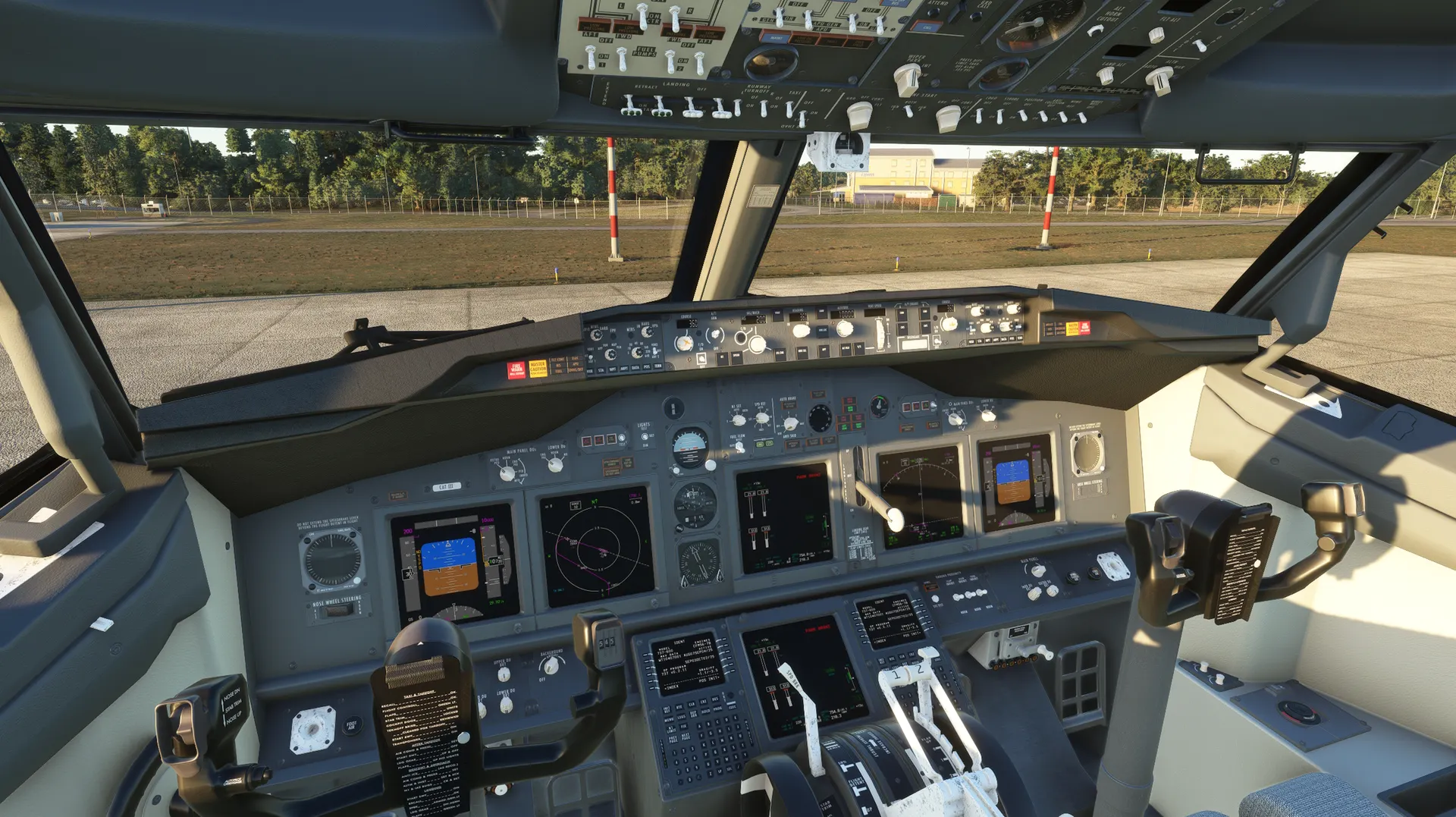
Task: Select the captain's navigation display
Action: tap(596, 546)
